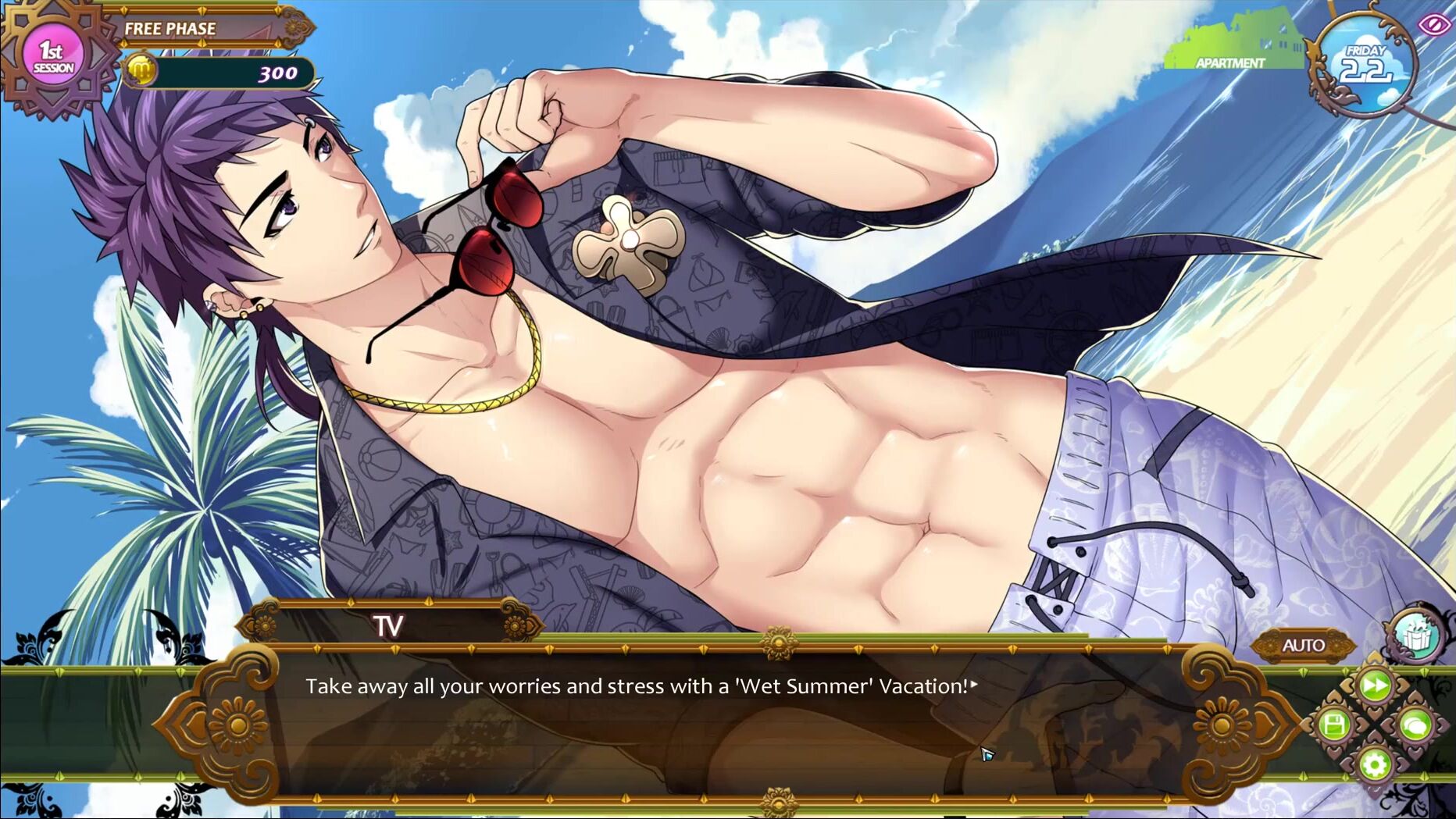Click the Friday 22 calendar badge
The height and width of the screenshot is (819, 1456).
tap(1365, 66)
